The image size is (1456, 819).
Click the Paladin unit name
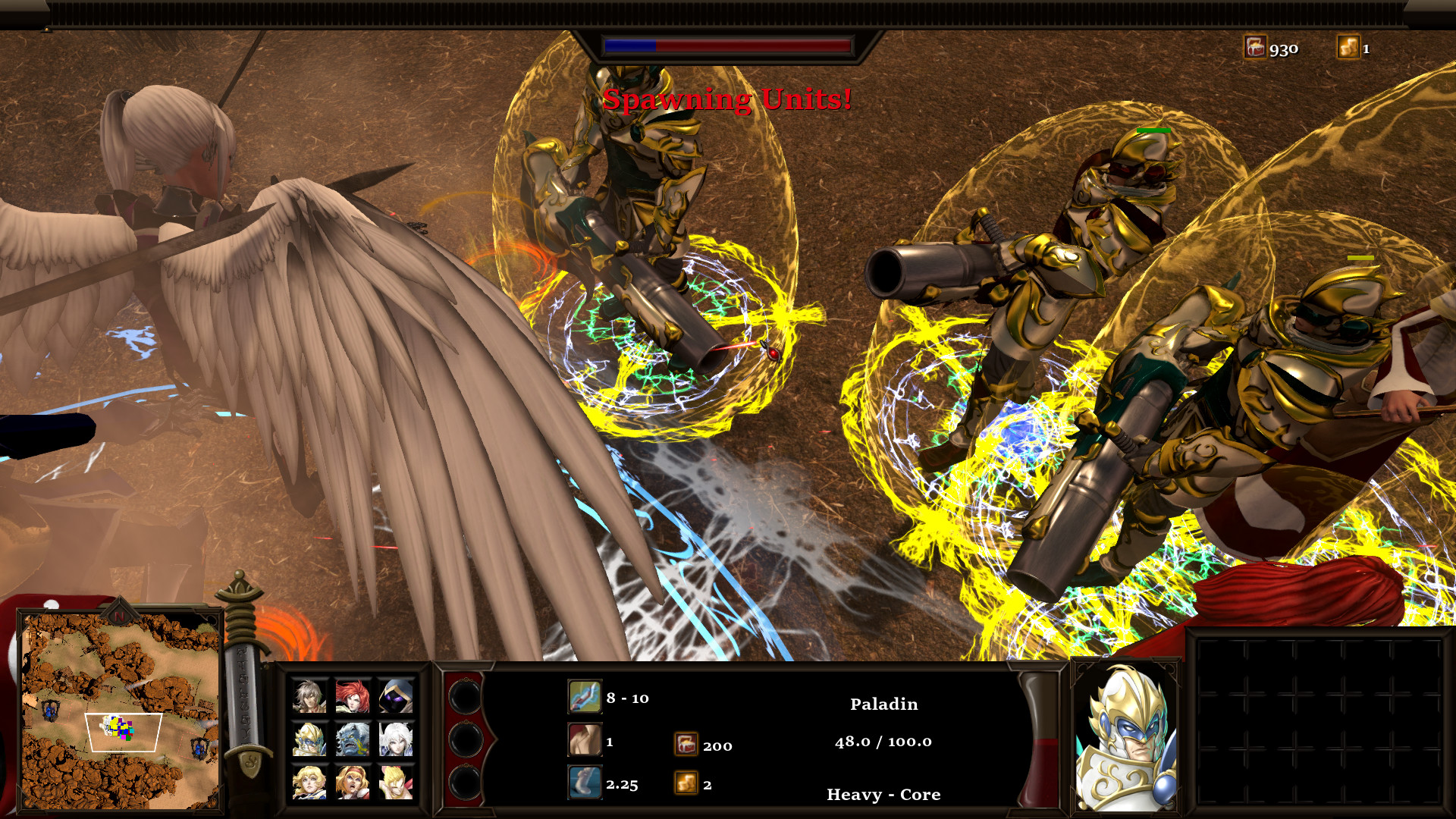(x=883, y=704)
